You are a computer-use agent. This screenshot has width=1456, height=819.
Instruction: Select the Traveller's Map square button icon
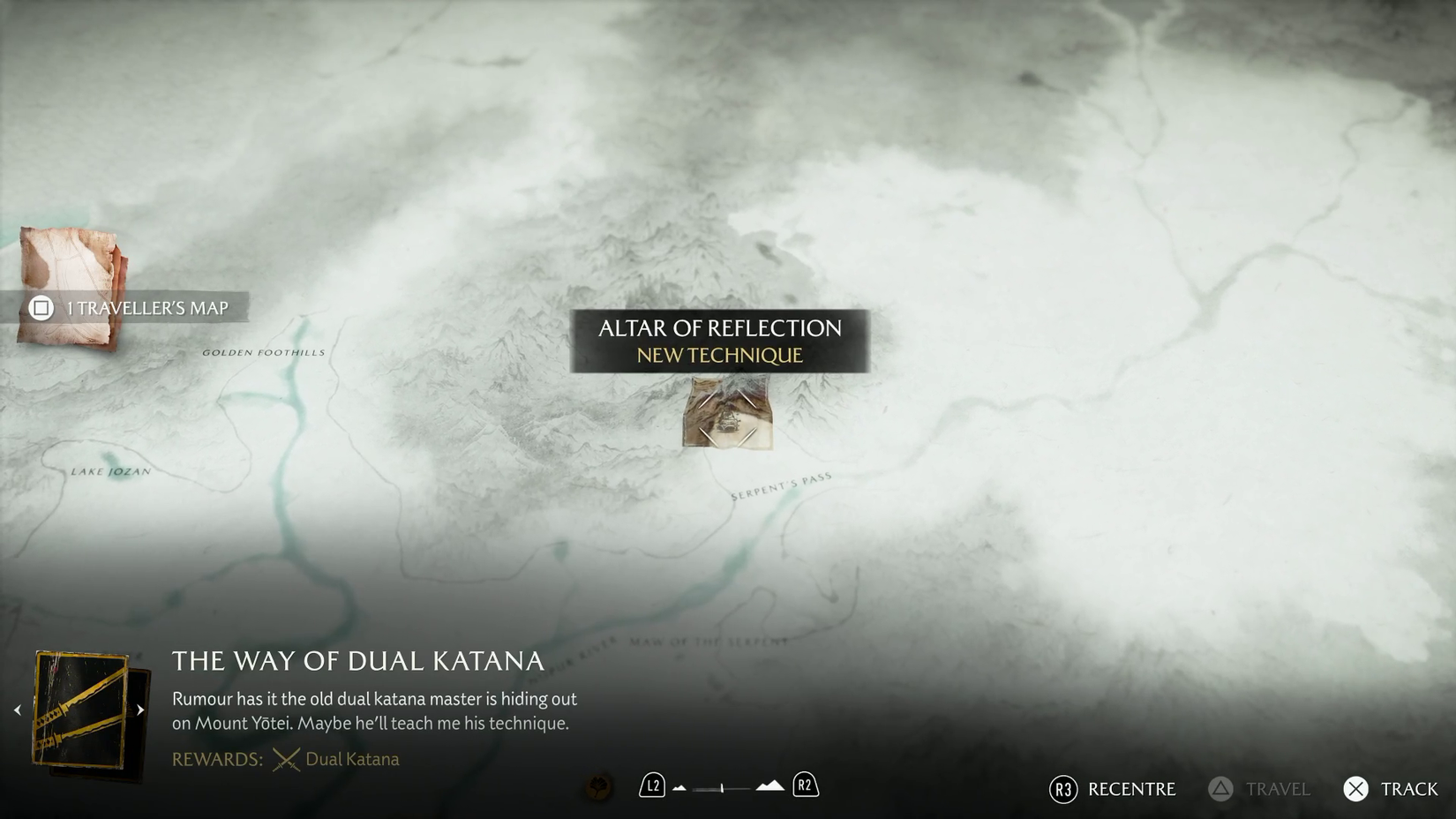click(39, 309)
